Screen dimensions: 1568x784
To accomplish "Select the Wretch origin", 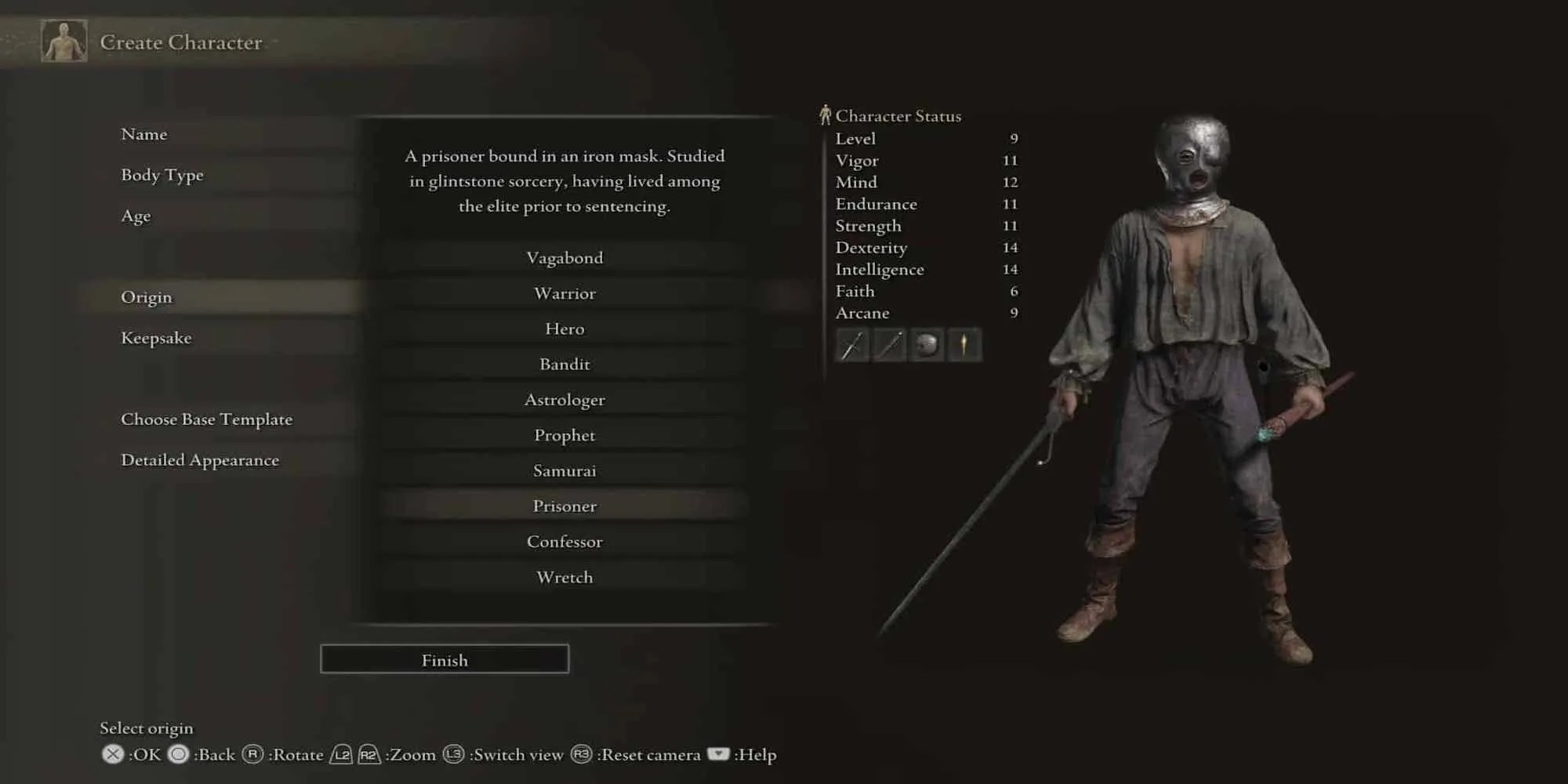I will pyautogui.click(x=564, y=577).
